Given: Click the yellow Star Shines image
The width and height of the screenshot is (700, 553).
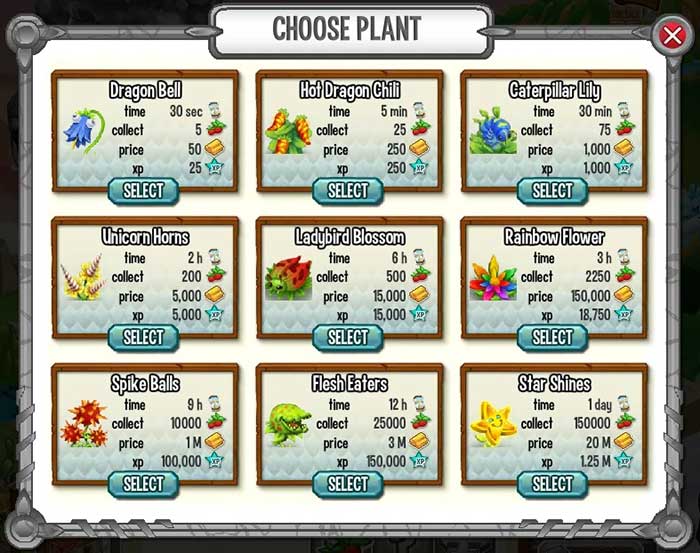Looking at the screenshot, I should coord(493,422).
